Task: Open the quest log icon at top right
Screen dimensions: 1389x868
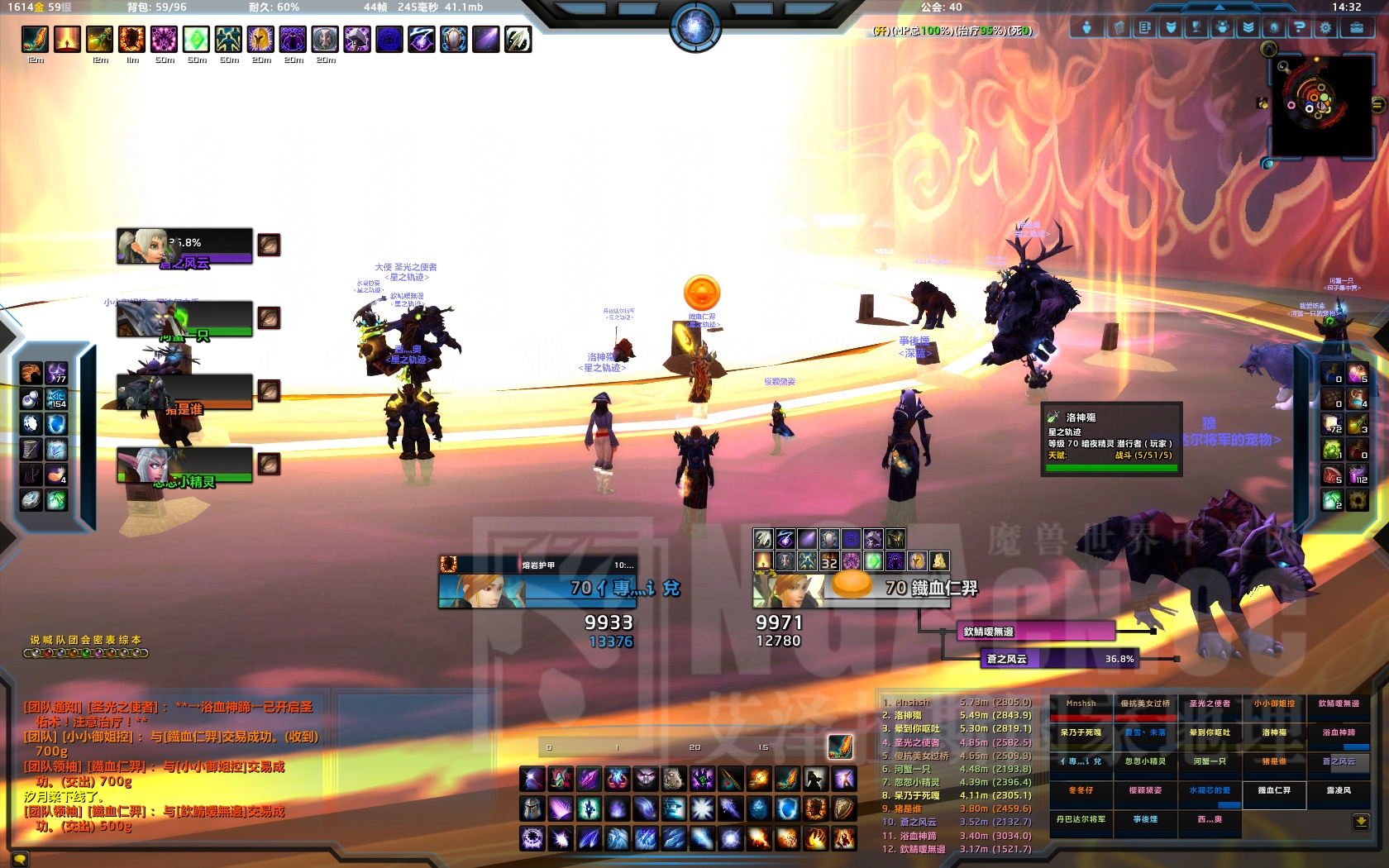Action: click(x=1144, y=27)
